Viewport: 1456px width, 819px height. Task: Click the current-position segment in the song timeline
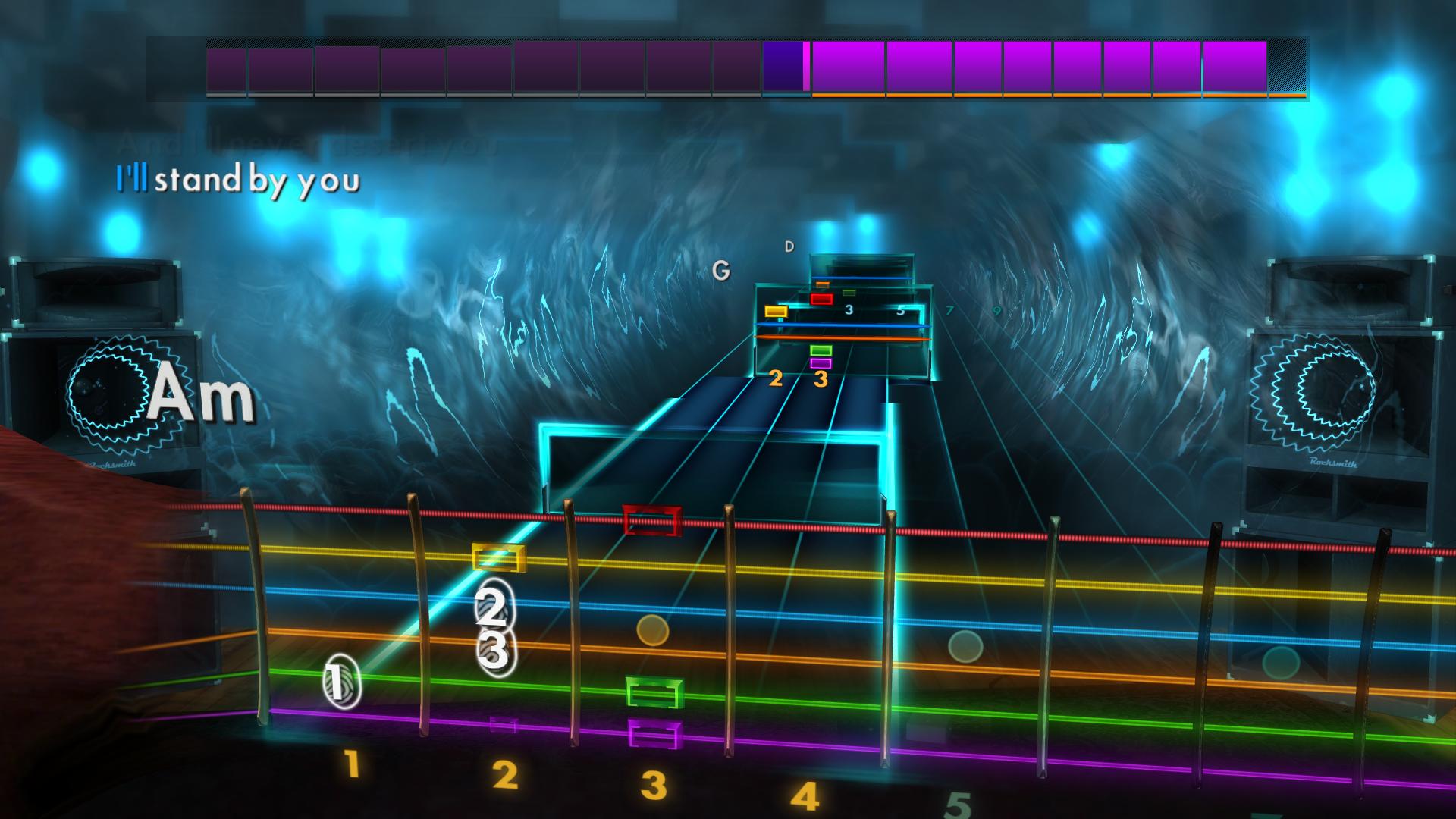pos(787,68)
